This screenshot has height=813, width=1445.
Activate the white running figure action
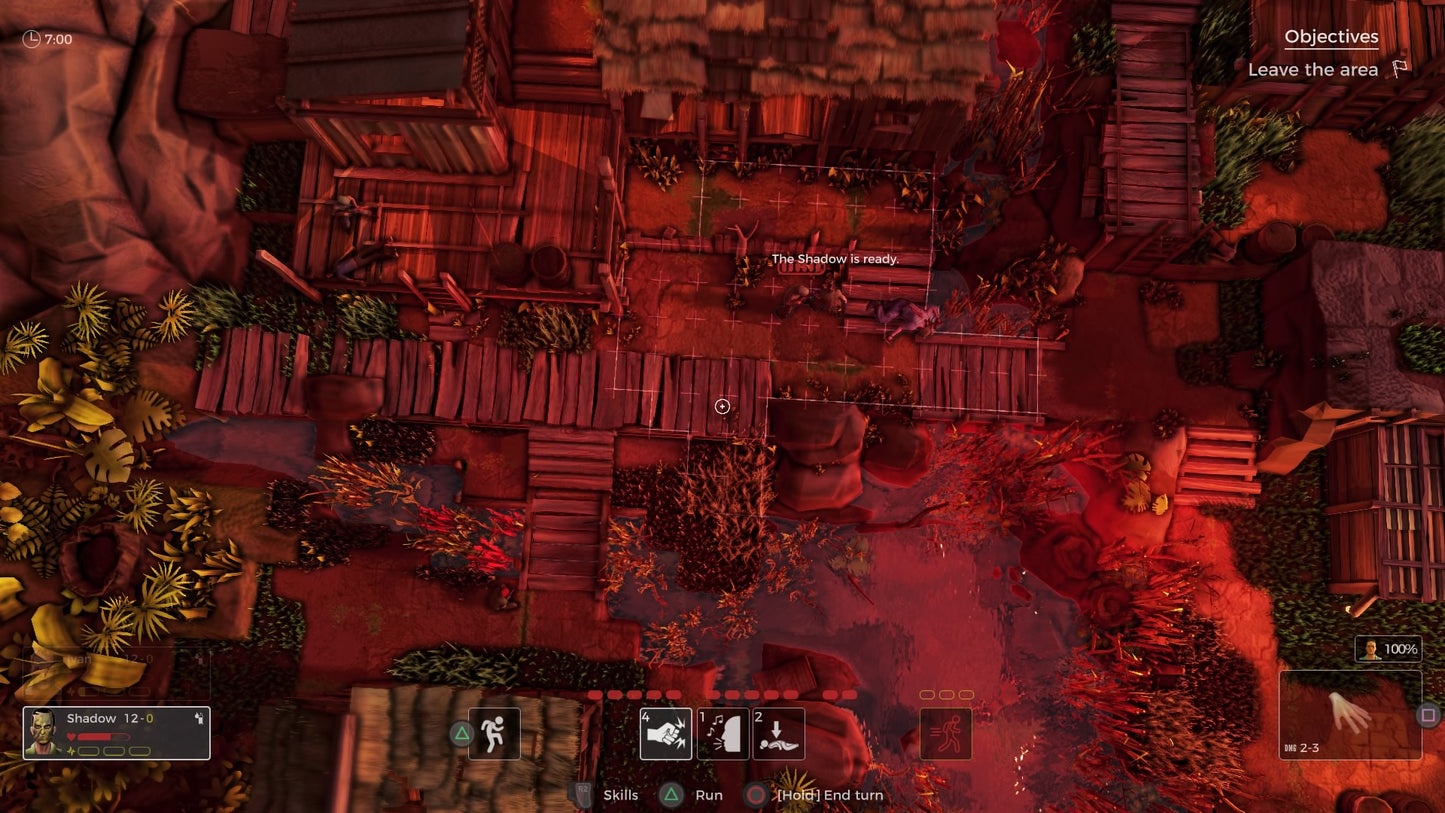tap(494, 734)
